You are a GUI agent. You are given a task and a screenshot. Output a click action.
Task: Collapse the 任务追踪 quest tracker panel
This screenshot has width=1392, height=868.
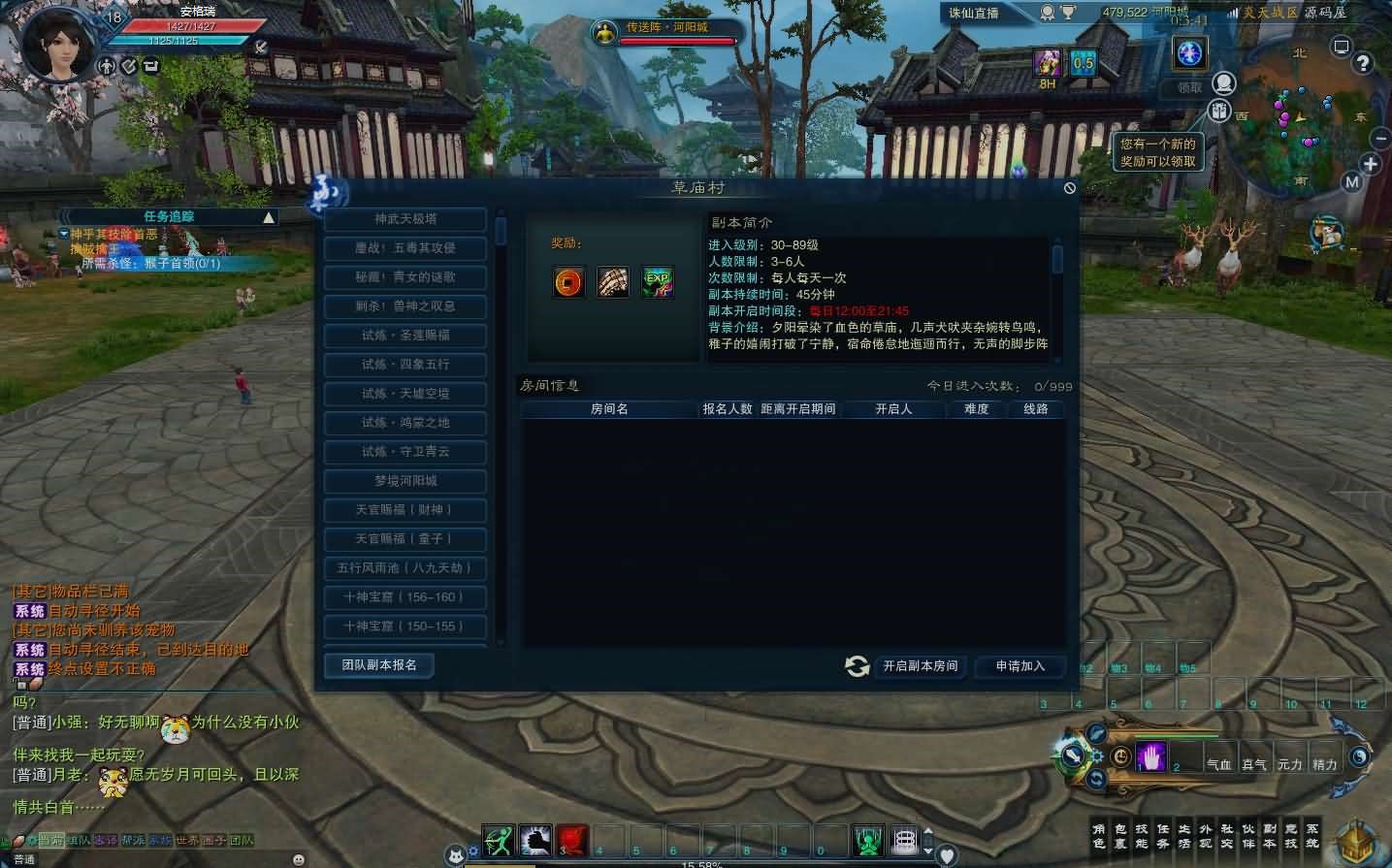[x=269, y=217]
